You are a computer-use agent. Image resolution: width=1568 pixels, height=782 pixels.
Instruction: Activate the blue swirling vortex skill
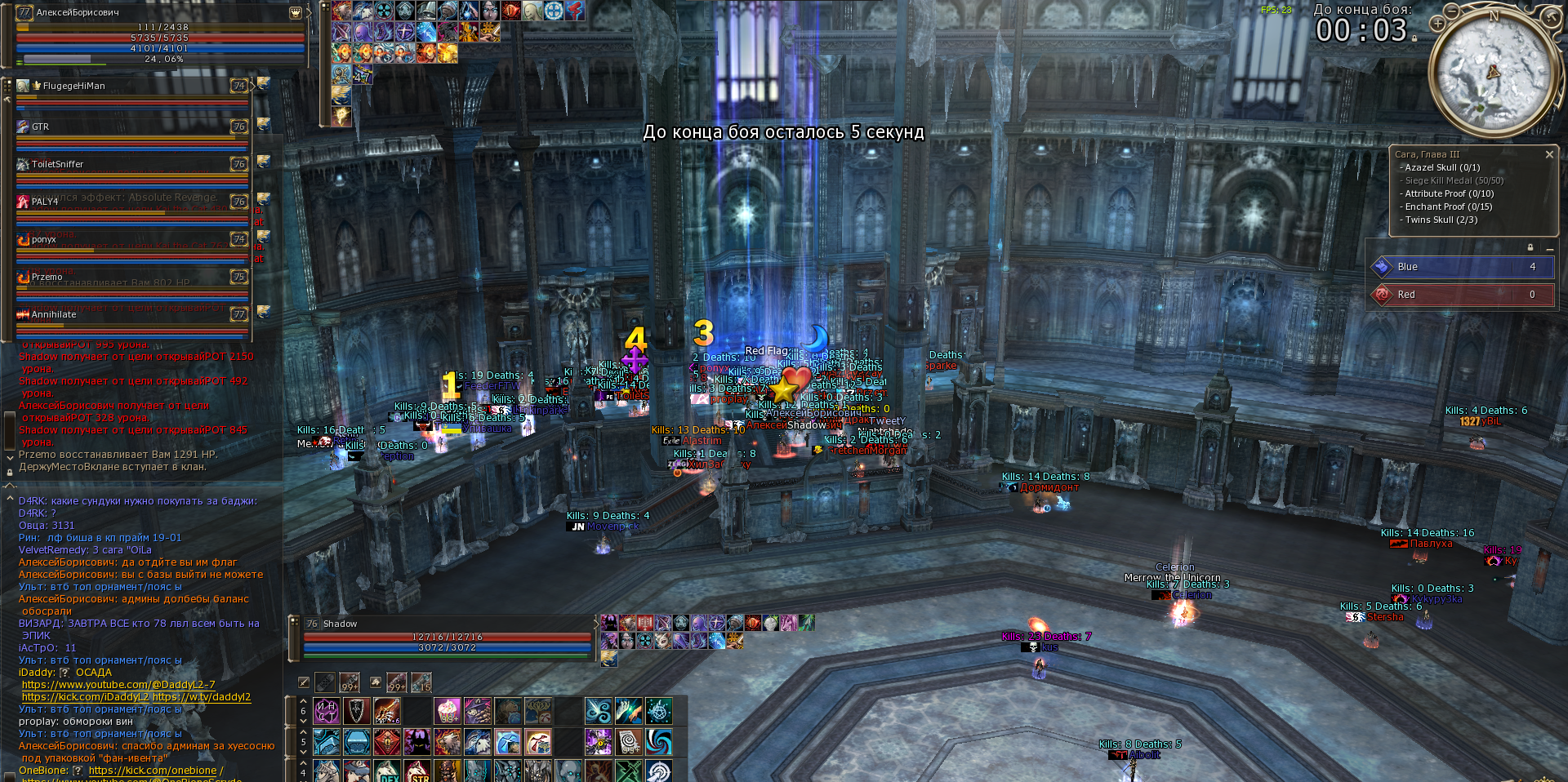tap(658, 742)
